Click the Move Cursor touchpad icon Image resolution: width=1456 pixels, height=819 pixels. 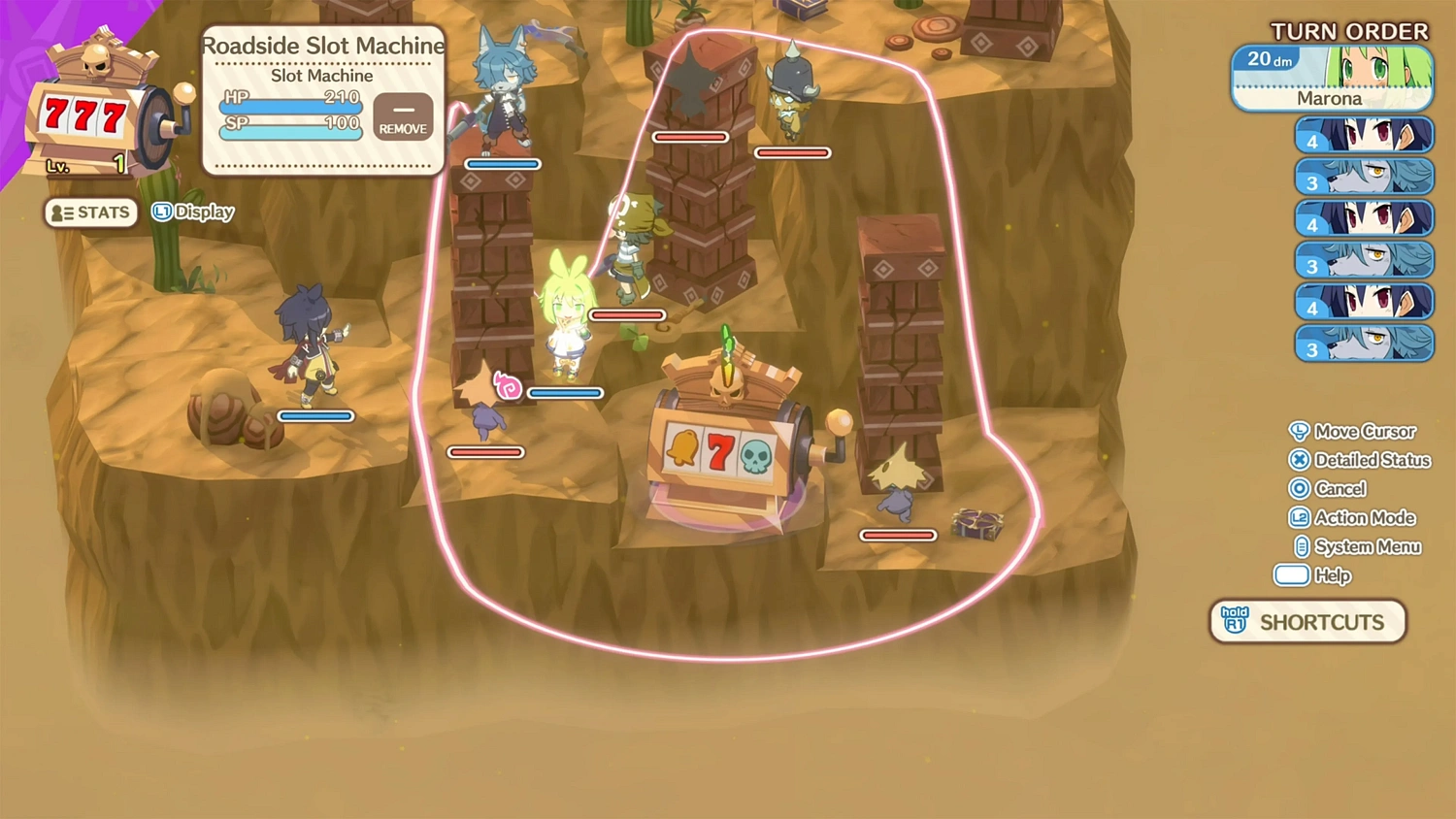click(x=1301, y=431)
